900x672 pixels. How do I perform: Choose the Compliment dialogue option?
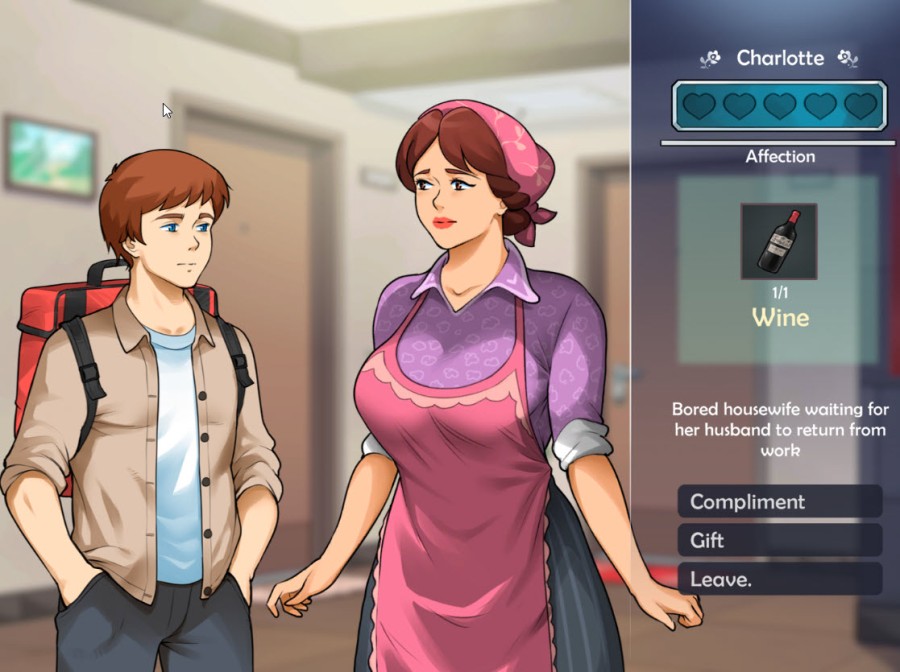[x=779, y=502]
